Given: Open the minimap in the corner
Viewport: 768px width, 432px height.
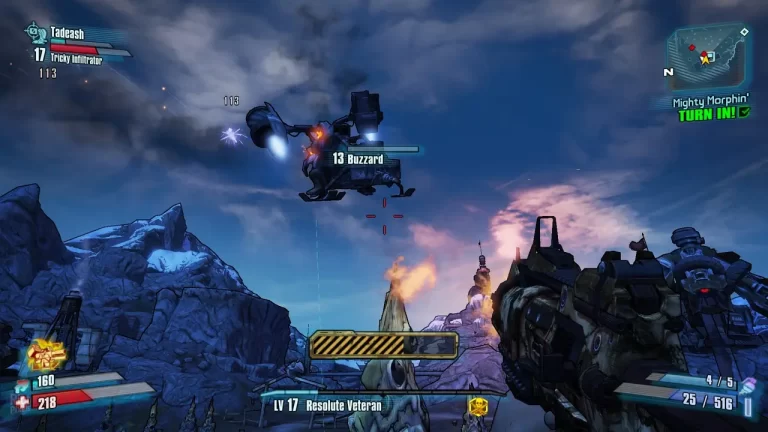Looking at the screenshot, I should click(x=706, y=55).
